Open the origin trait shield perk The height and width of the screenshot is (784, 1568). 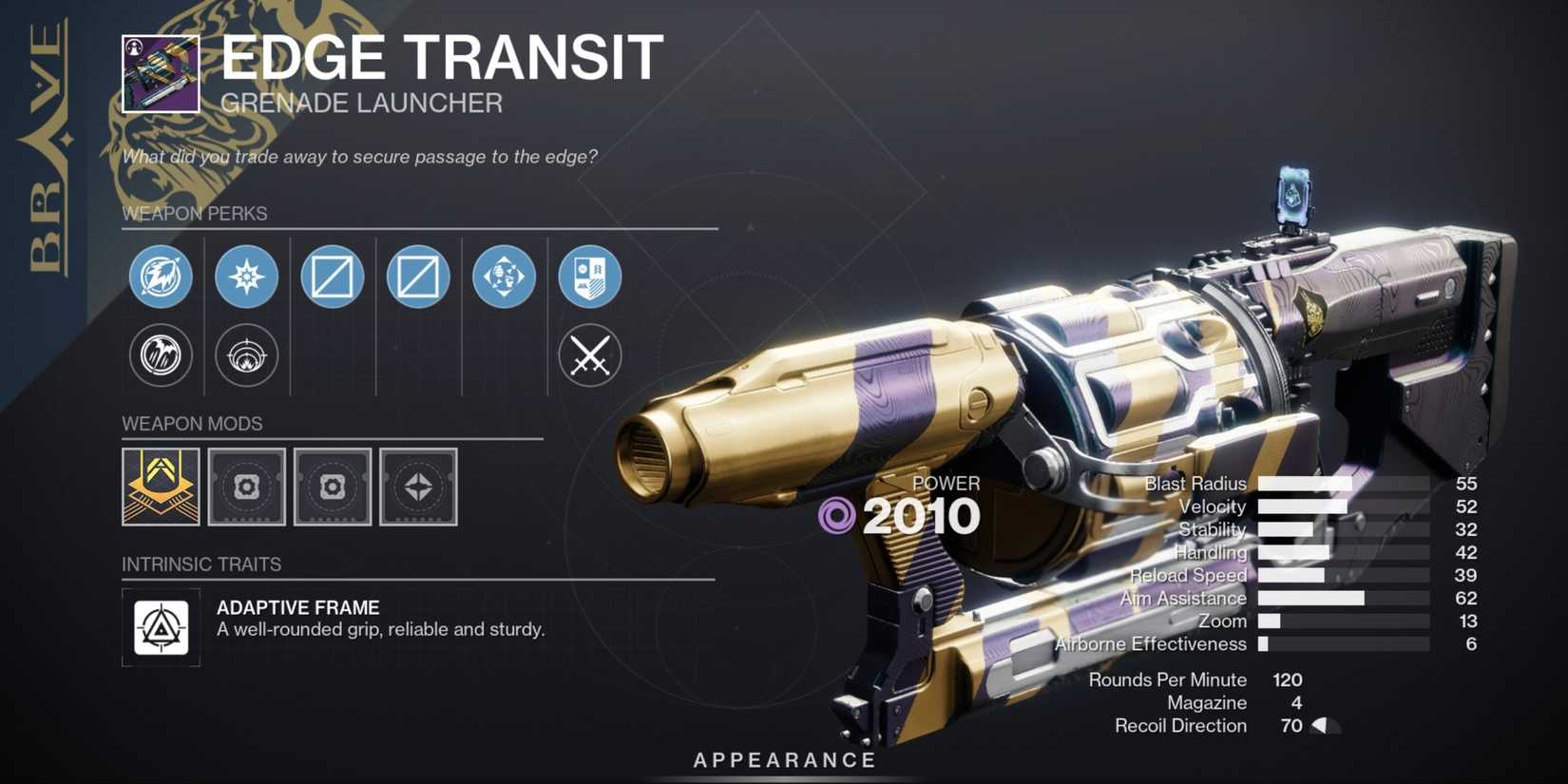590,277
